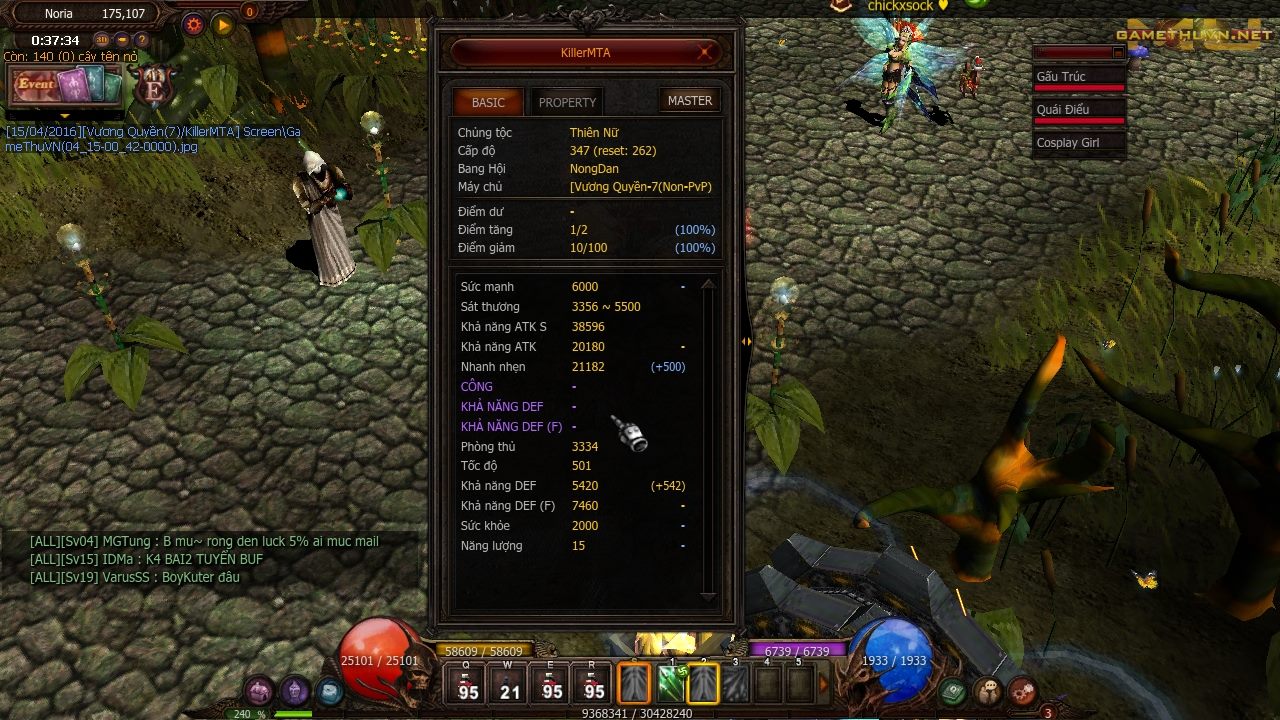Select Cosplay Girl in party list
Viewport: 1280px width, 720px height.
[1079, 143]
